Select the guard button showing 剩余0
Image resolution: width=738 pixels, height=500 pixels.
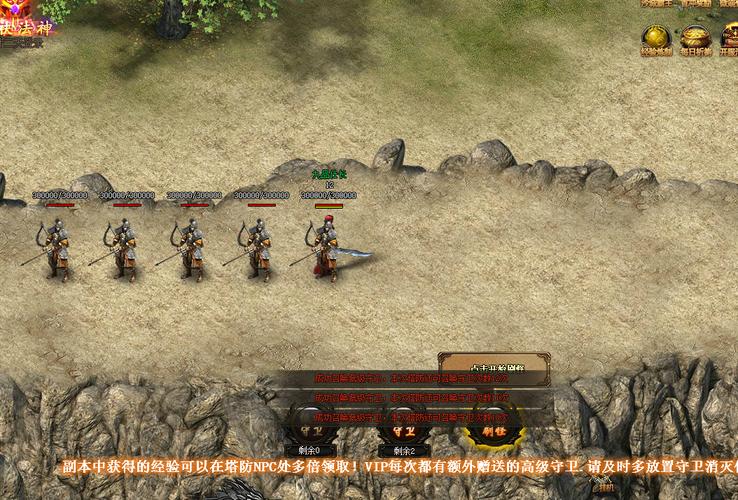(x=308, y=431)
